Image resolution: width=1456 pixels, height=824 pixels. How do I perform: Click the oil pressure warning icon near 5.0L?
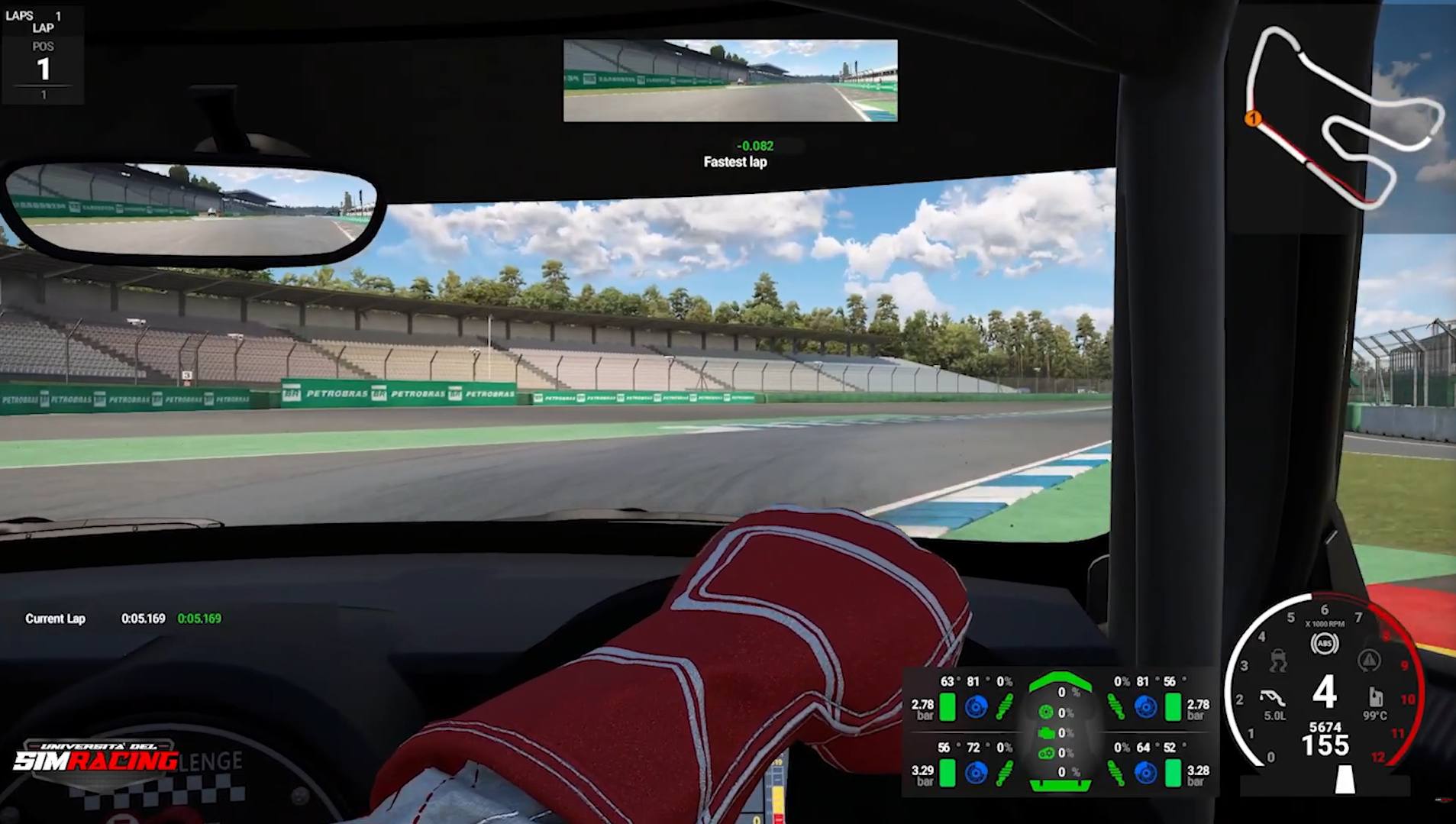pyautogui.click(x=1274, y=698)
